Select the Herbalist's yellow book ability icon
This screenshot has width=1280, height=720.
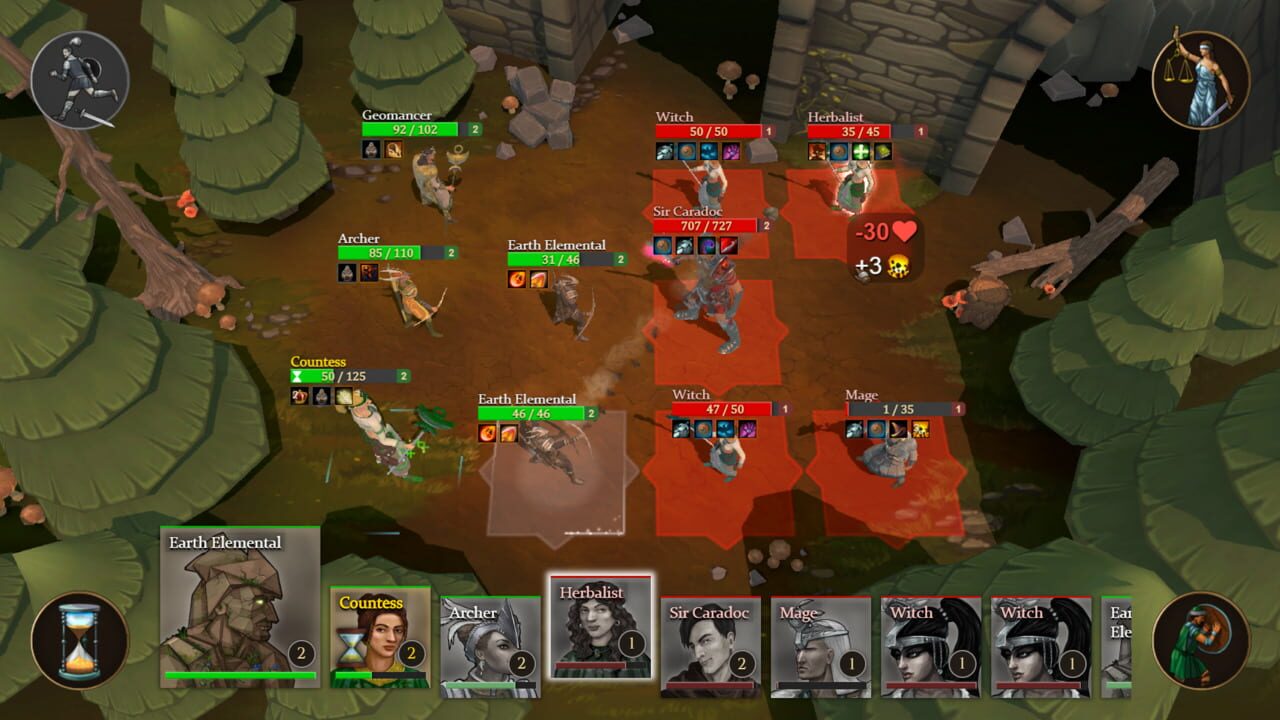(x=884, y=152)
